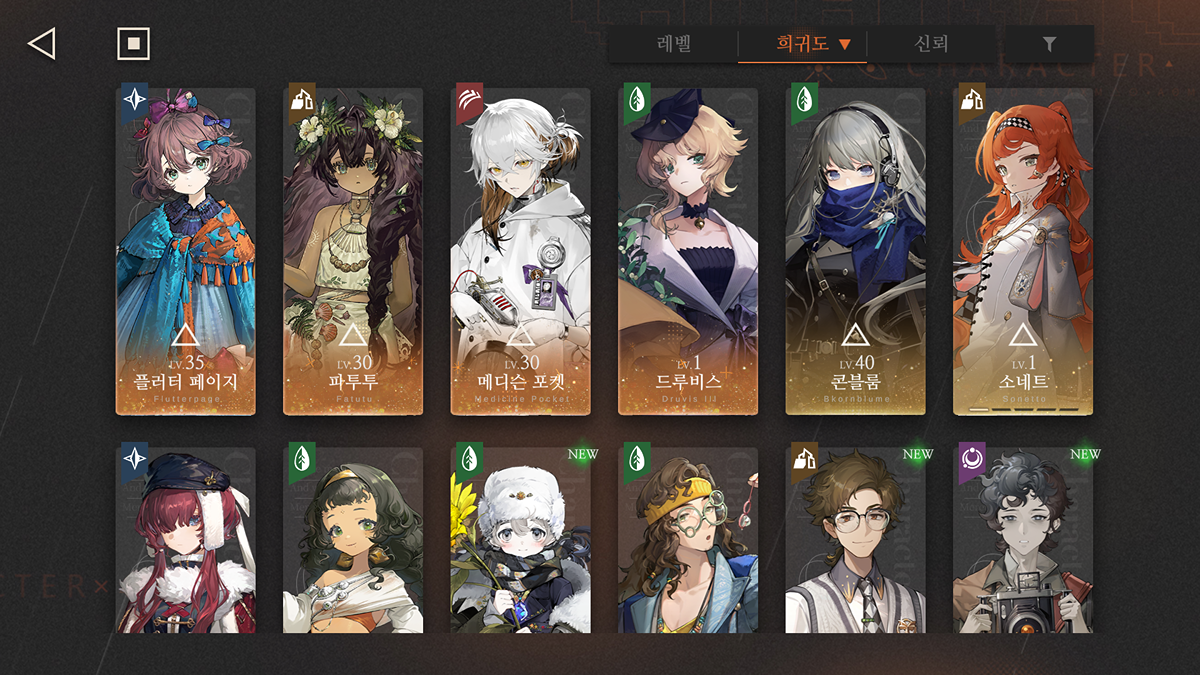Image resolution: width=1200 pixels, height=675 pixels.
Task: Select the red-haired girl with navy hat card
Action: 186,540
